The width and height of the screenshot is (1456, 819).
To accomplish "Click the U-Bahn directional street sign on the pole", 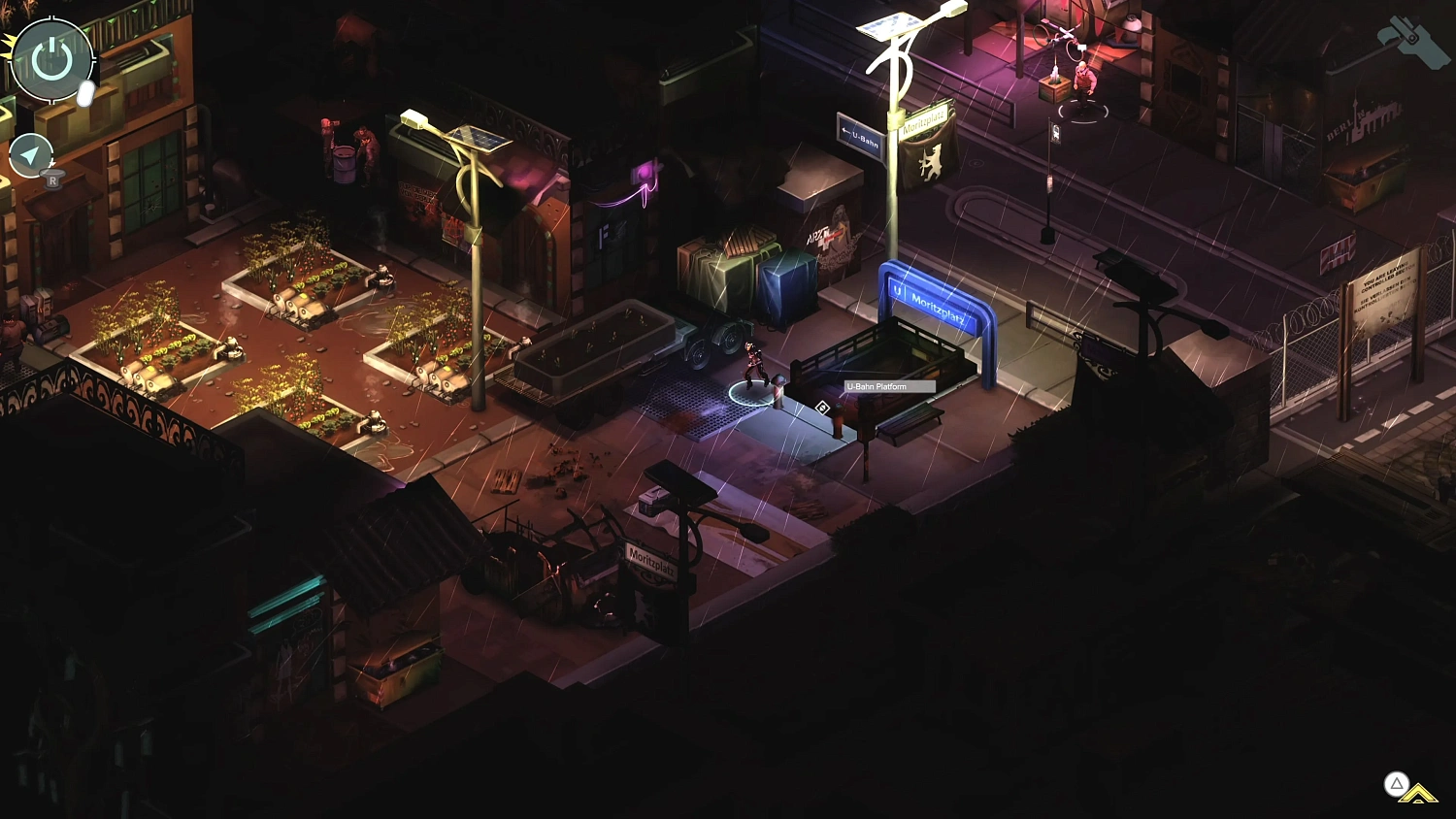I will tap(860, 134).
